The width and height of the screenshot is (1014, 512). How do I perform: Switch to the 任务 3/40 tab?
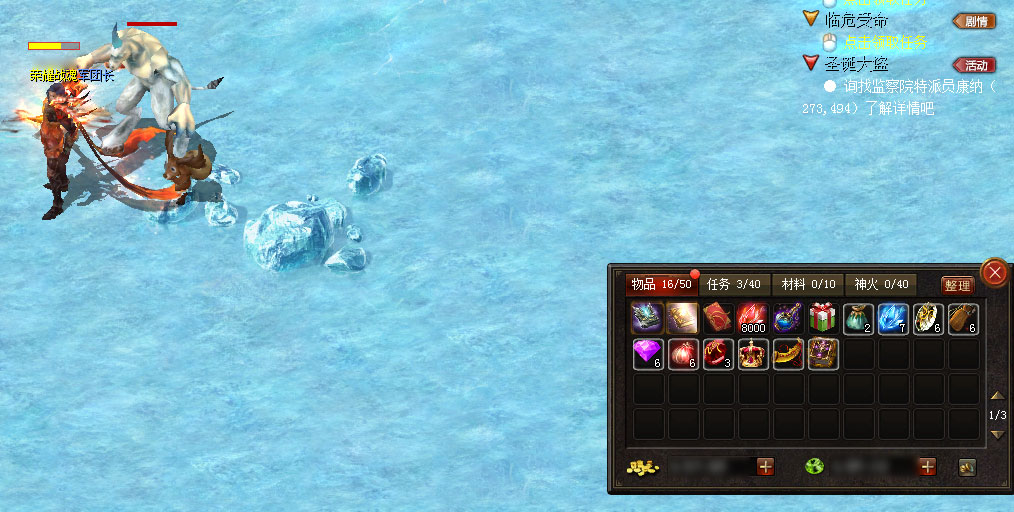coord(734,284)
